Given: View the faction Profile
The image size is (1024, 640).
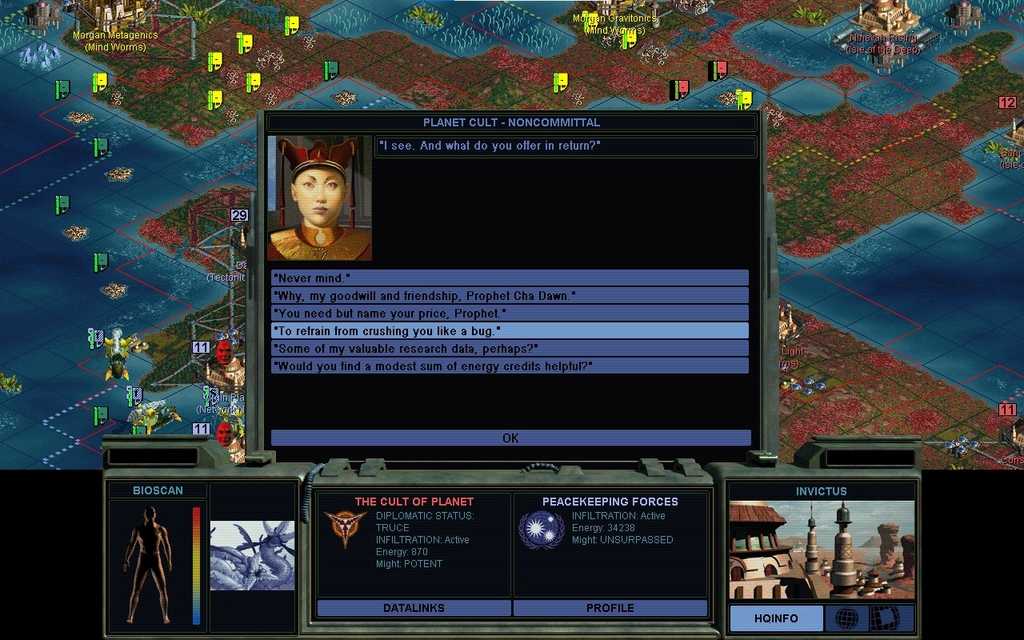Looking at the screenshot, I should pos(610,608).
